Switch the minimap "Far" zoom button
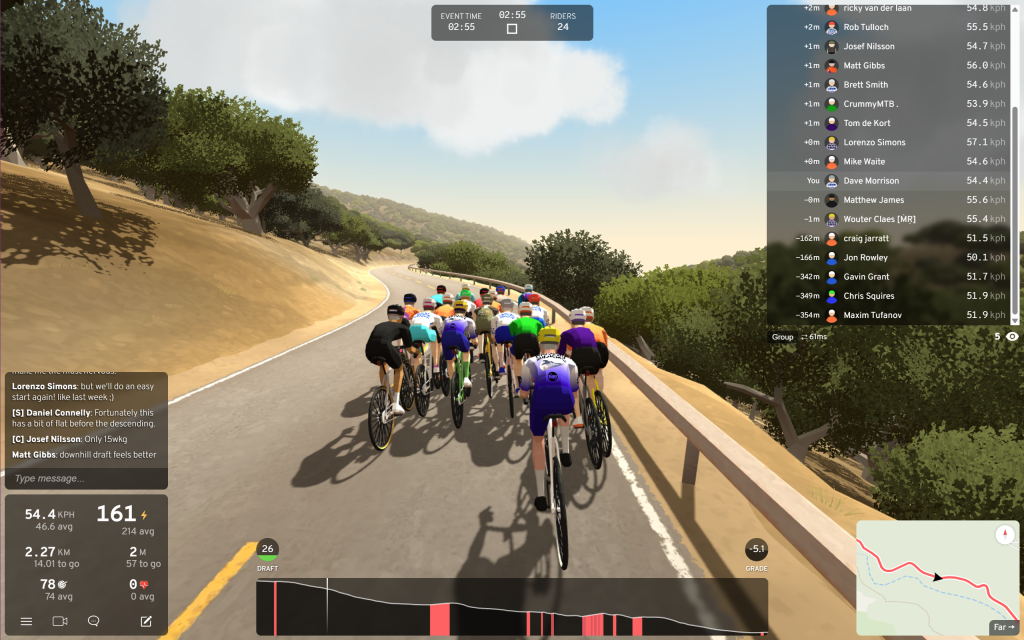The image size is (1024, 640). coord(1002,628)
